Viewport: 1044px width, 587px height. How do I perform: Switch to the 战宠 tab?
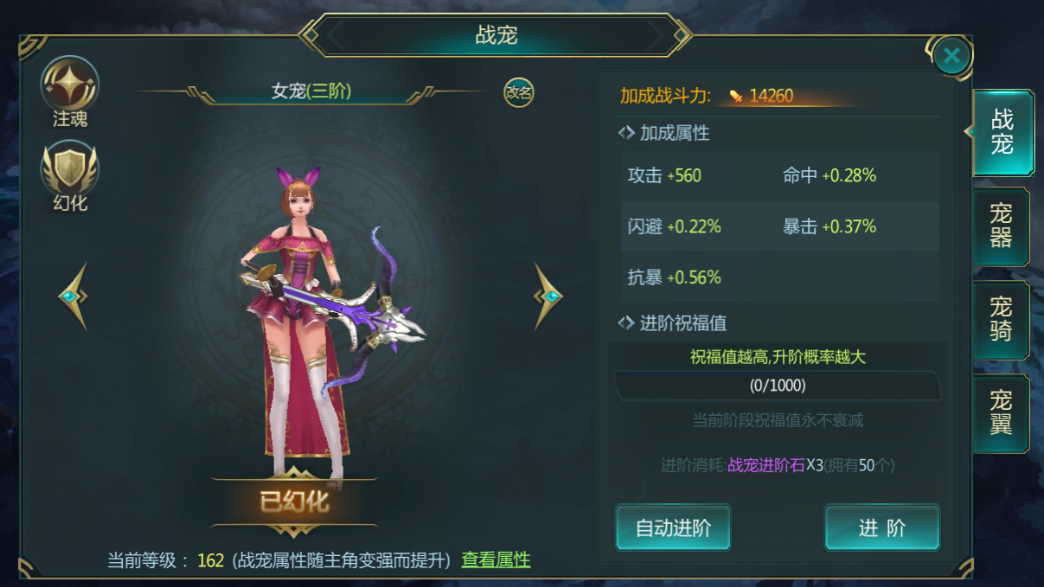(1001, 133)
